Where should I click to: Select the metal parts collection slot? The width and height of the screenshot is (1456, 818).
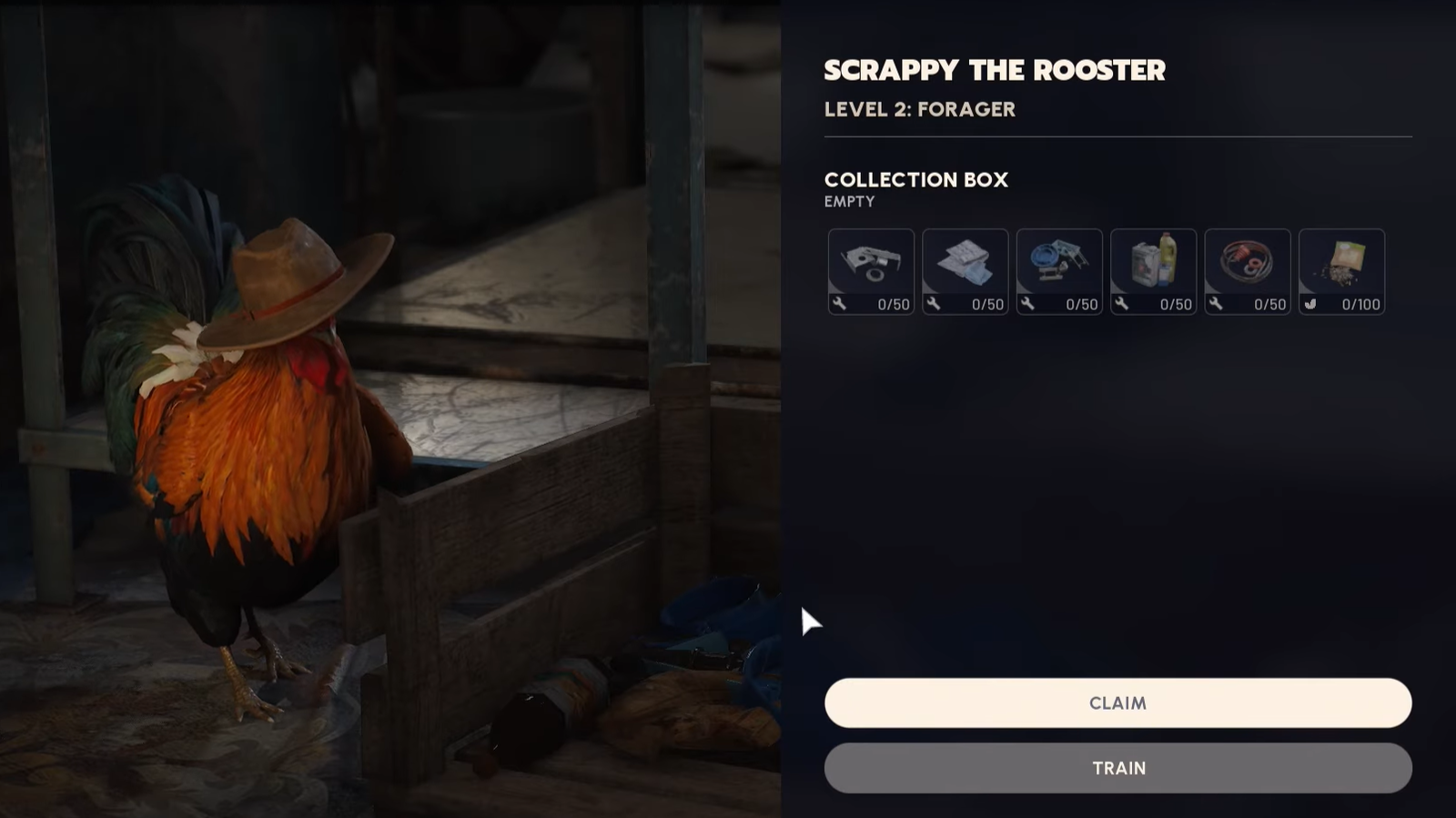pos(871,271)
